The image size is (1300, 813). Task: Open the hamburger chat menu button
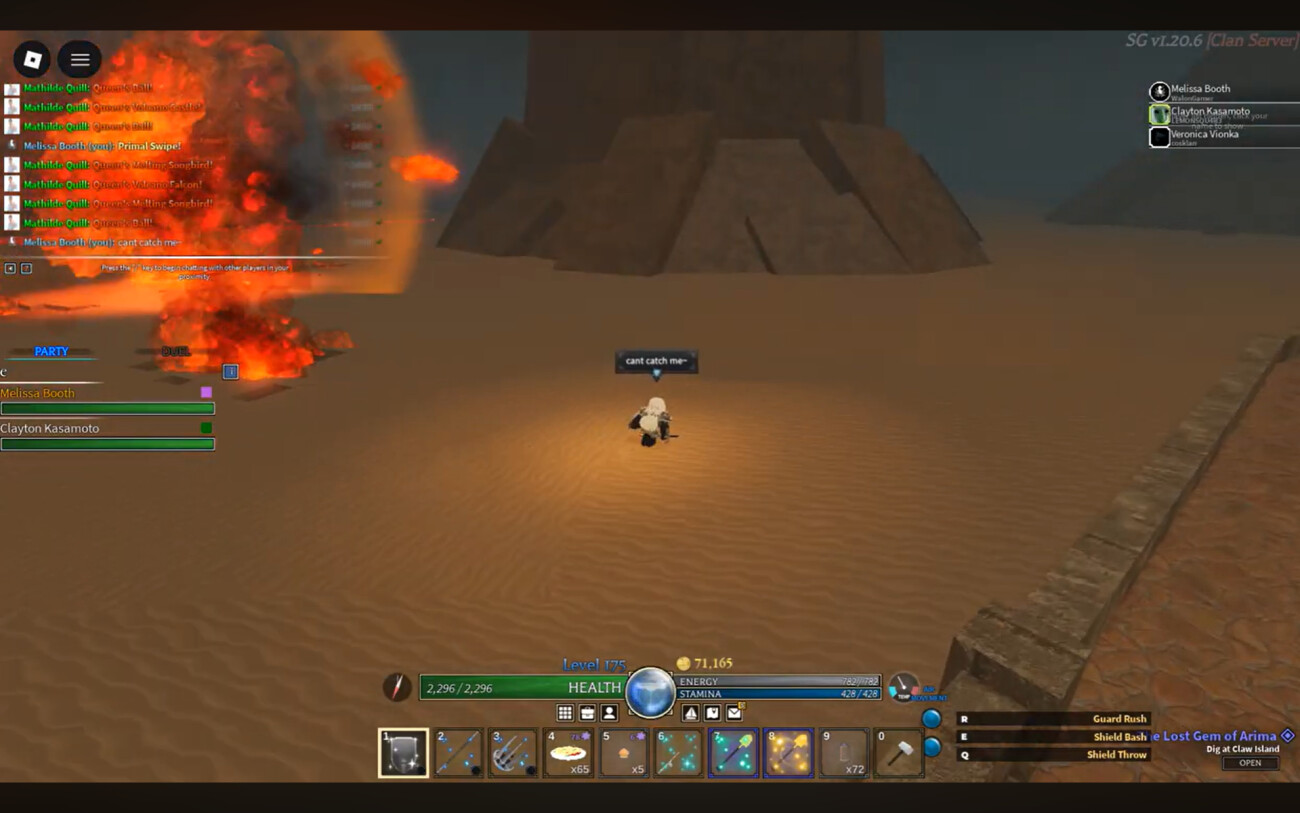[80, 60]
